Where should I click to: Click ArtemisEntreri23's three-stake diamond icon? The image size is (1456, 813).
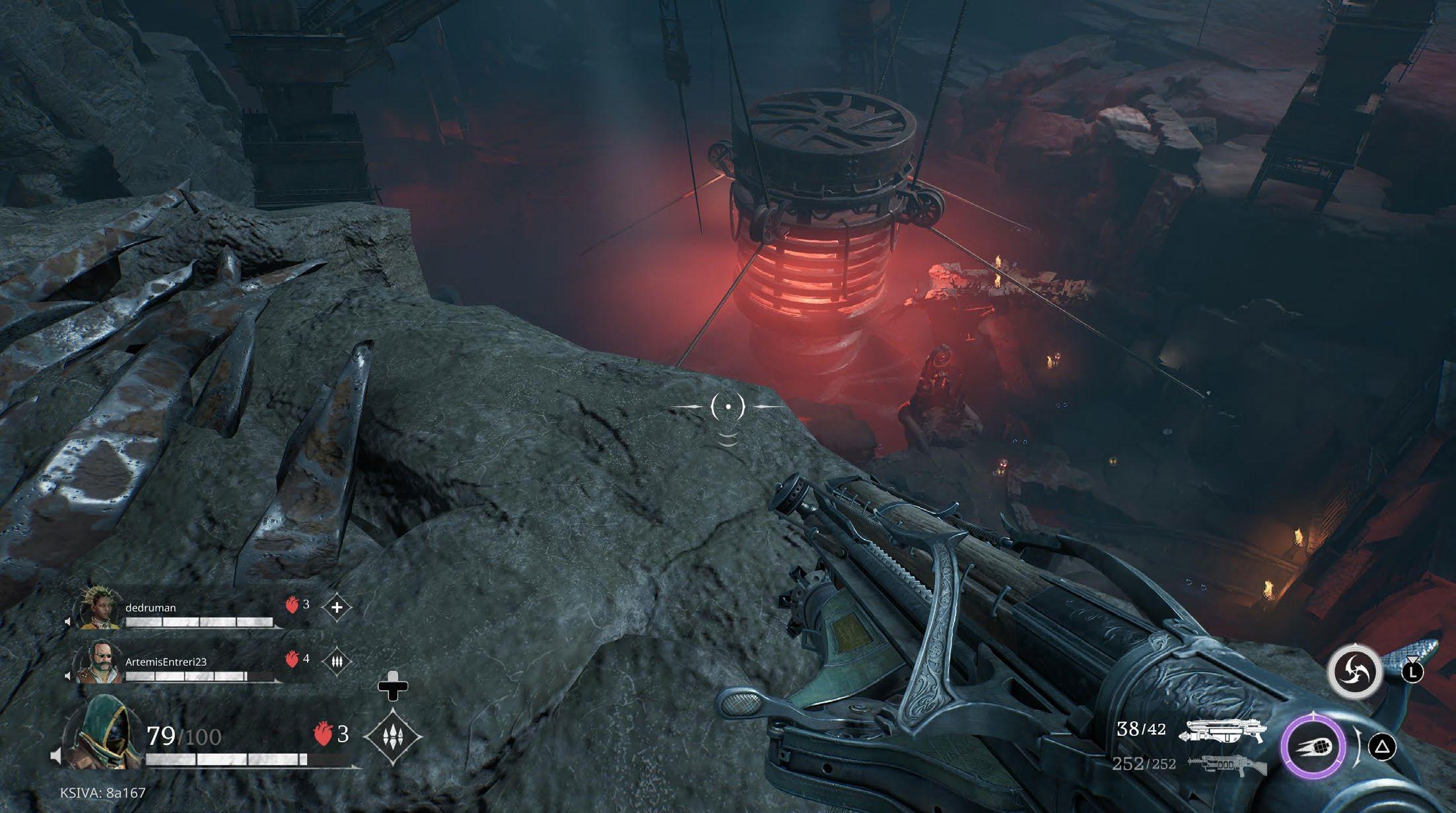coord(337,660)
